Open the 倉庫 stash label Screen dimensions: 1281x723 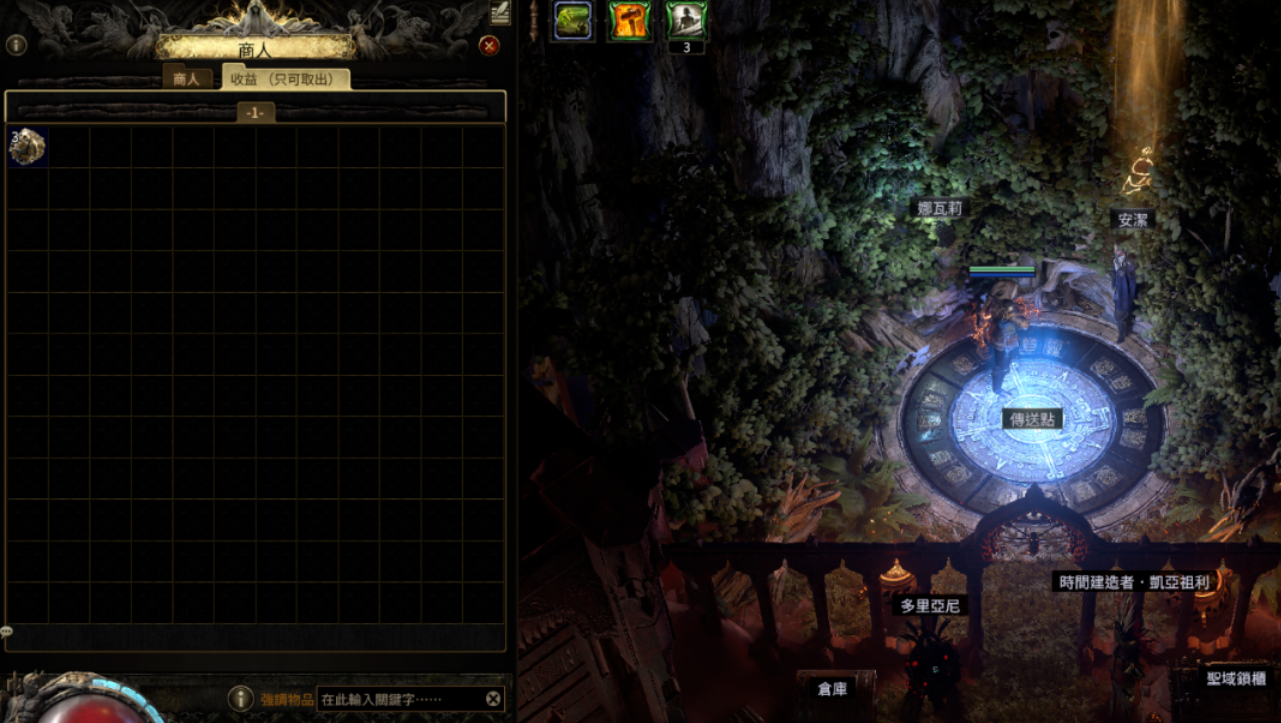(832, 689)
